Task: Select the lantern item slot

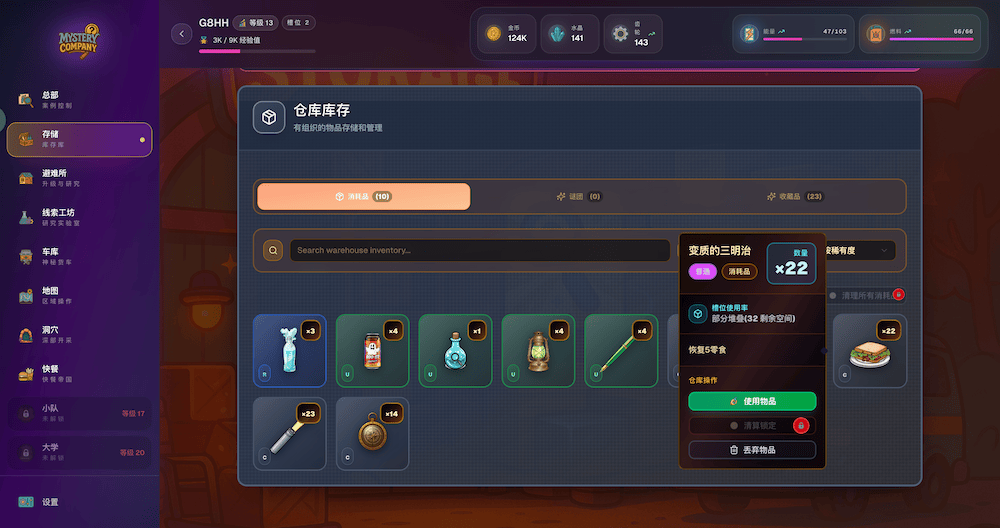Action: pyautogui.click(x=538, y=351)
